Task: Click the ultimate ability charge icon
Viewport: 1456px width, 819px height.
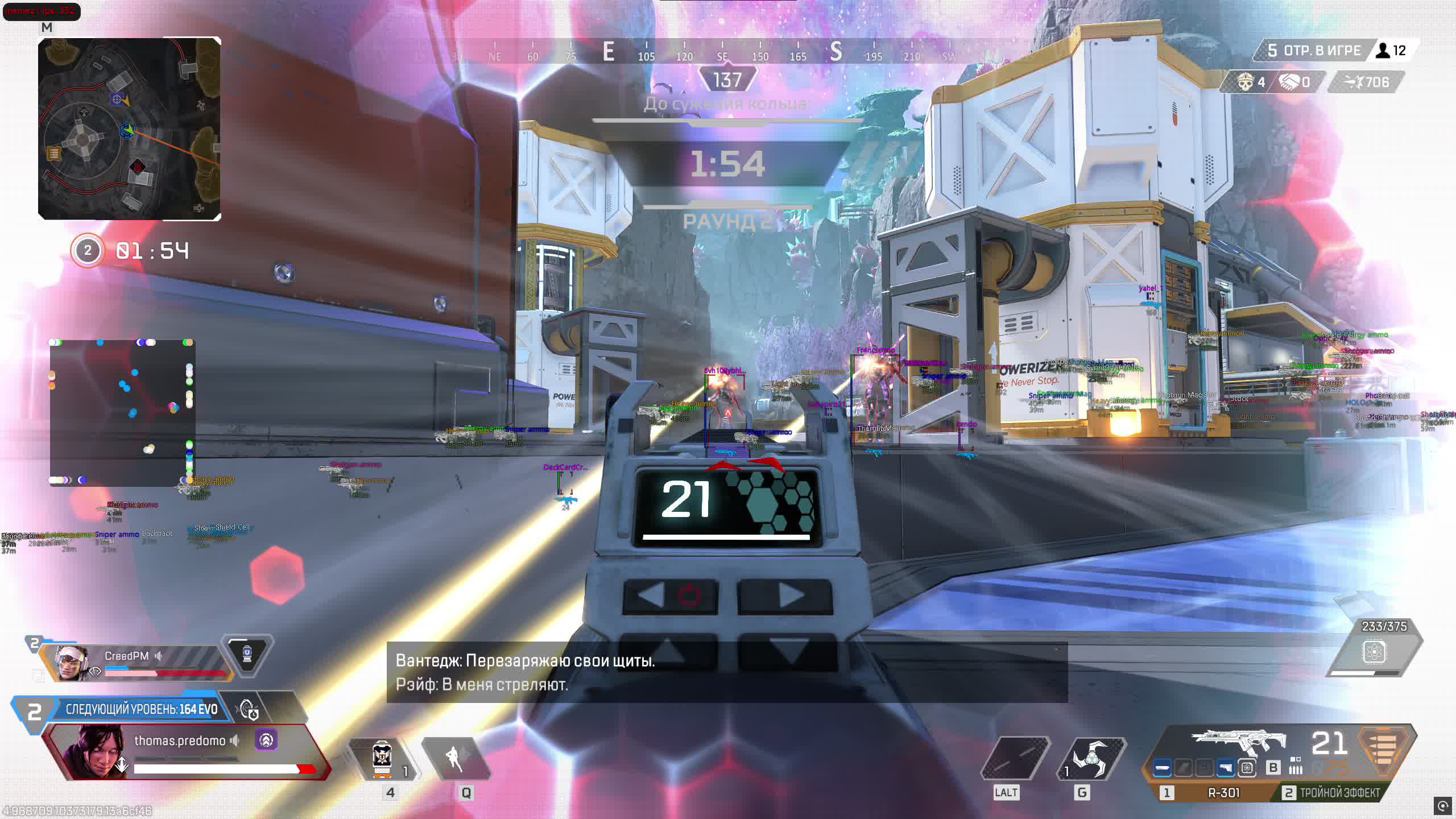Action: (1374, 652)
